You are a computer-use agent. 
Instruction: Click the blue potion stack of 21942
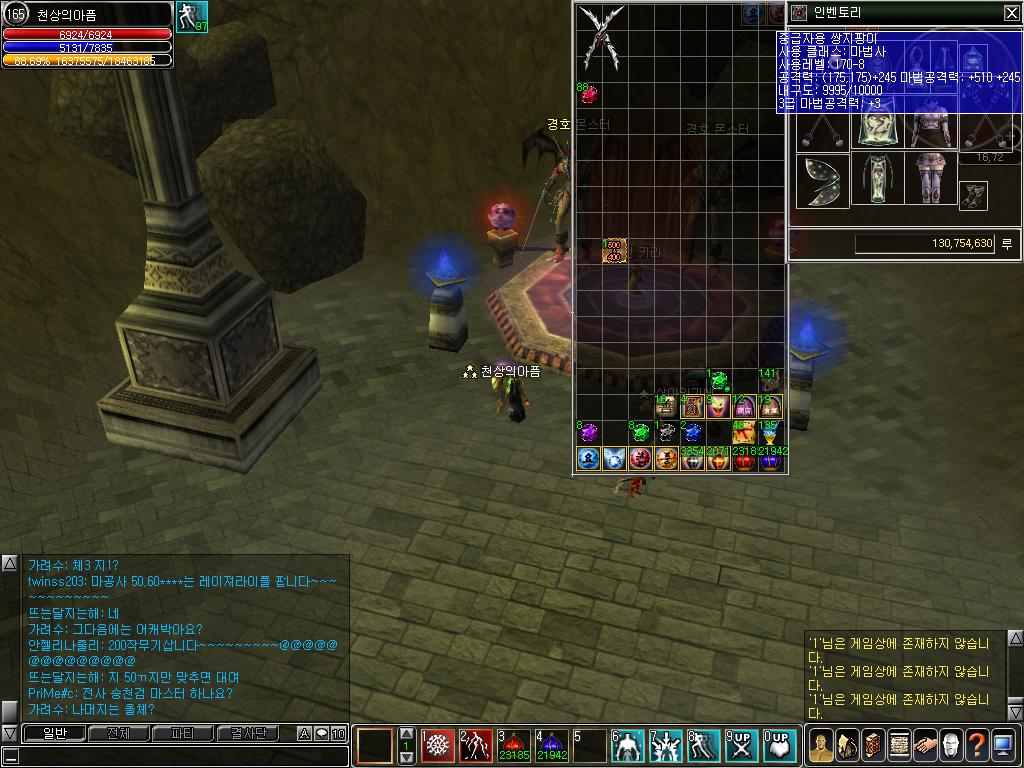[770, 459]
